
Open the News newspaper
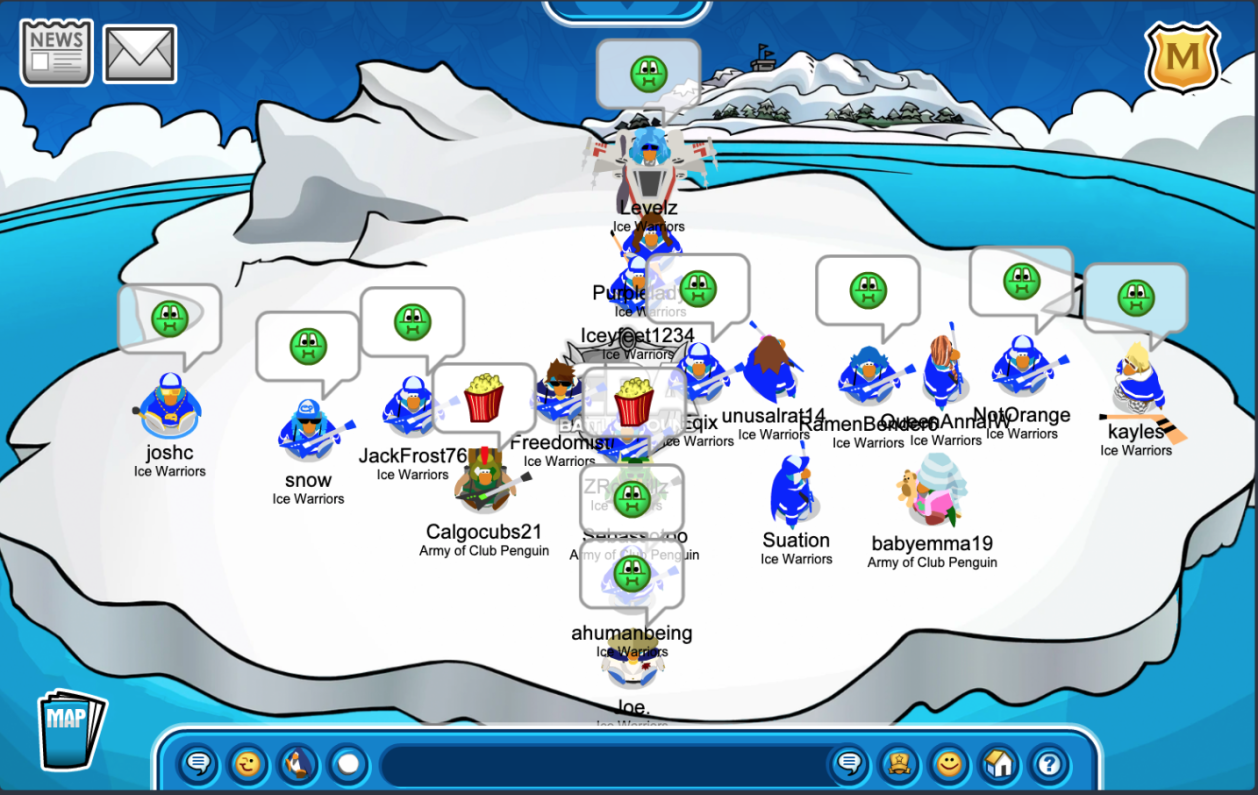(56, 52)
